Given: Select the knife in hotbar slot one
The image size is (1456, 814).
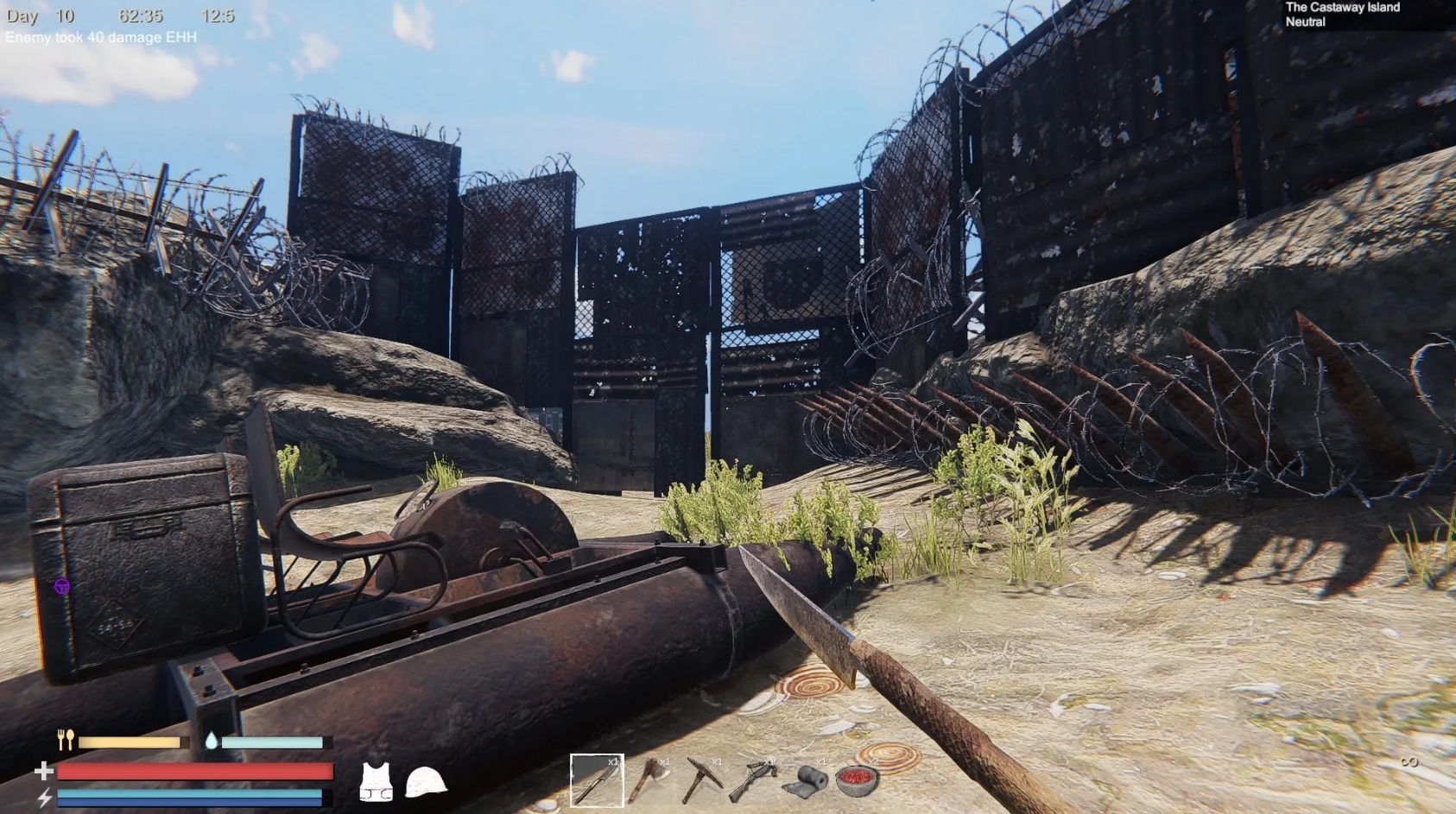Looking at the screenshot, I should click(598, 781).
